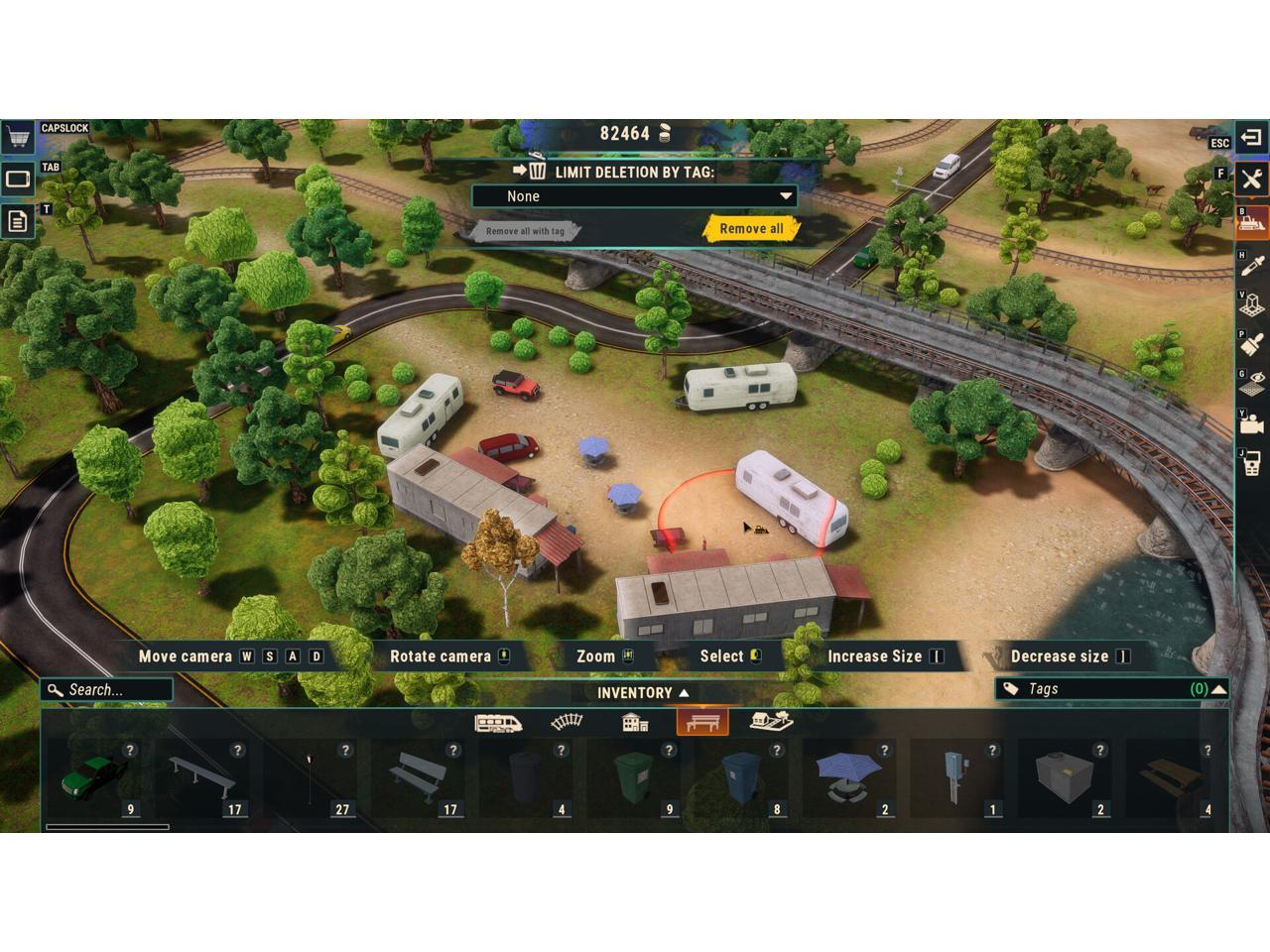Collapse the Inventory panel header
This screenshot has width=1270, height=952.
[642, 693]
